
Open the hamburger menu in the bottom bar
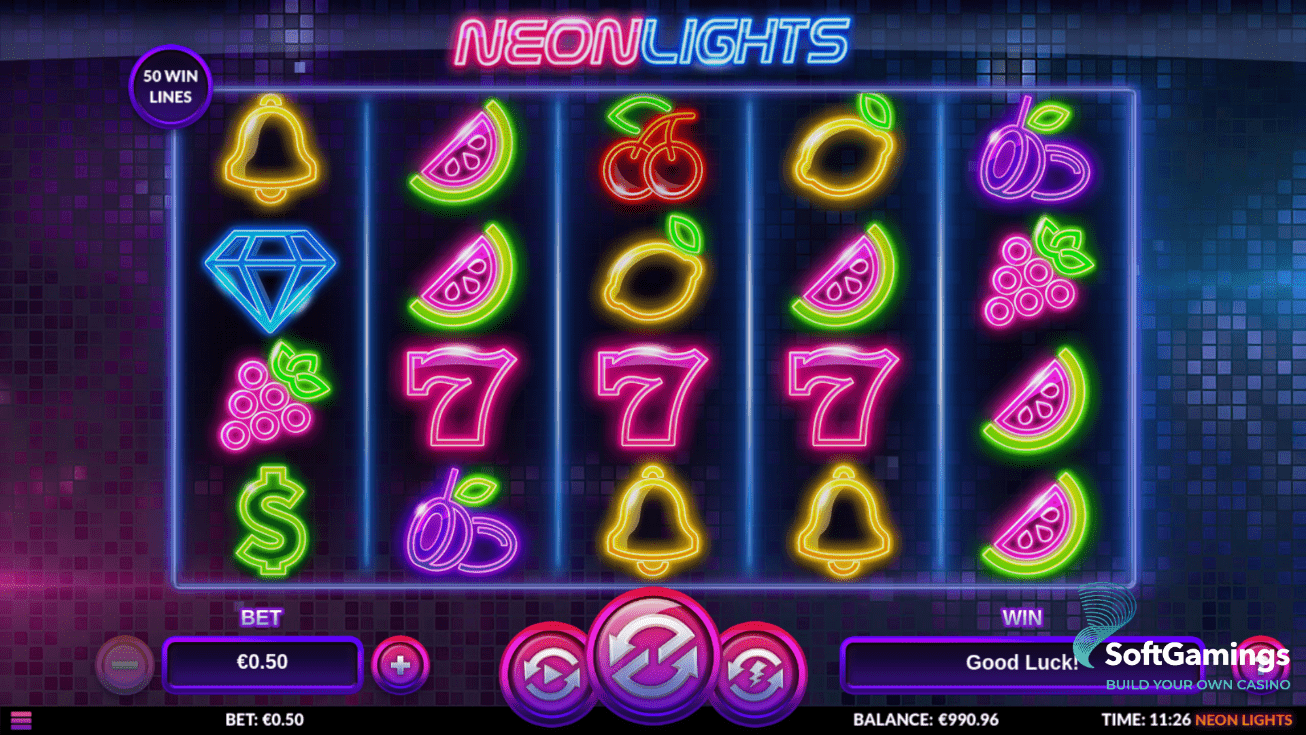click(20, 719)
